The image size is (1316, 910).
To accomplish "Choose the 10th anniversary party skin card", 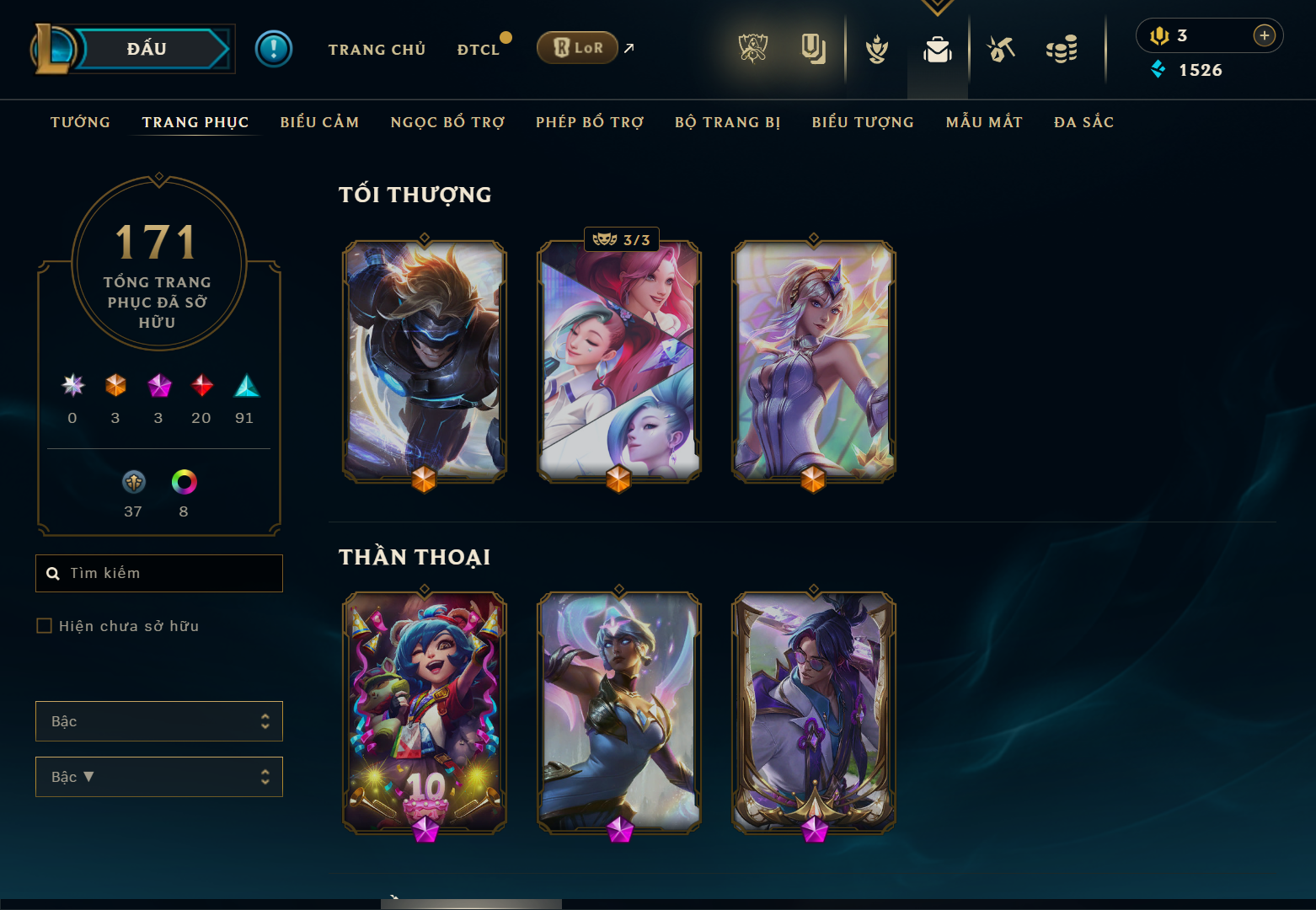I will 425,712.
